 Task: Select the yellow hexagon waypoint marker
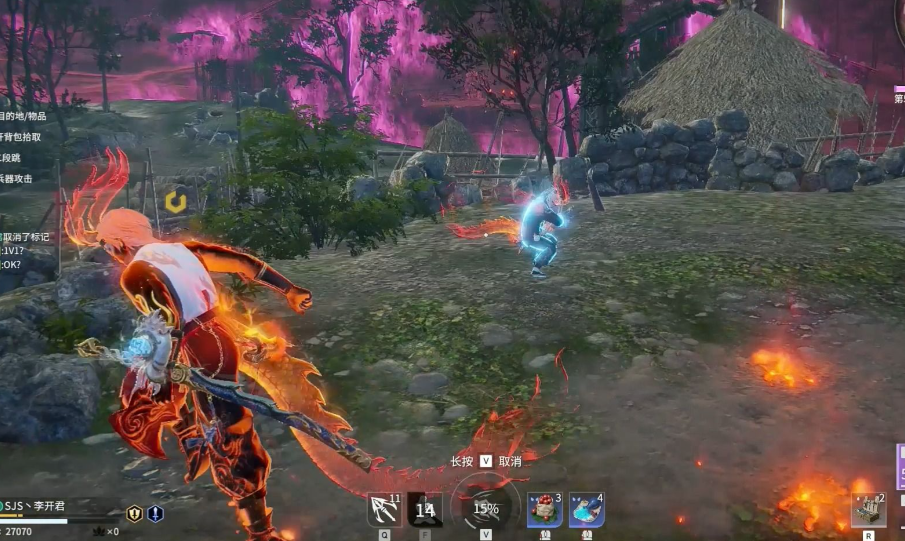176,199
